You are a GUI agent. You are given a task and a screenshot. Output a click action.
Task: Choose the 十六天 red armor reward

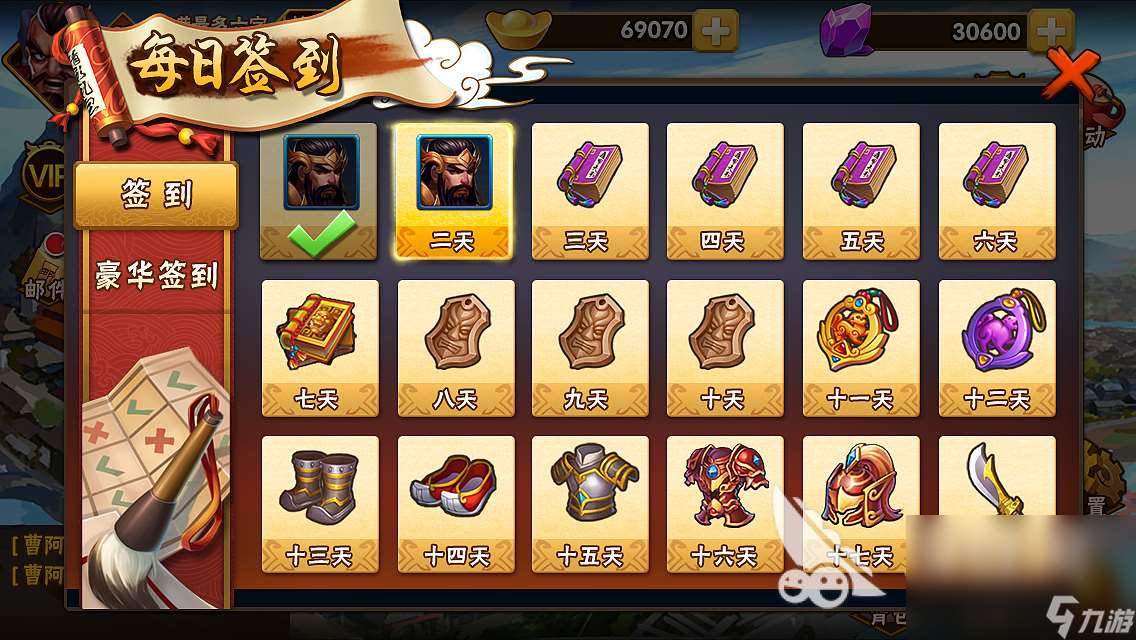(725, 503)
